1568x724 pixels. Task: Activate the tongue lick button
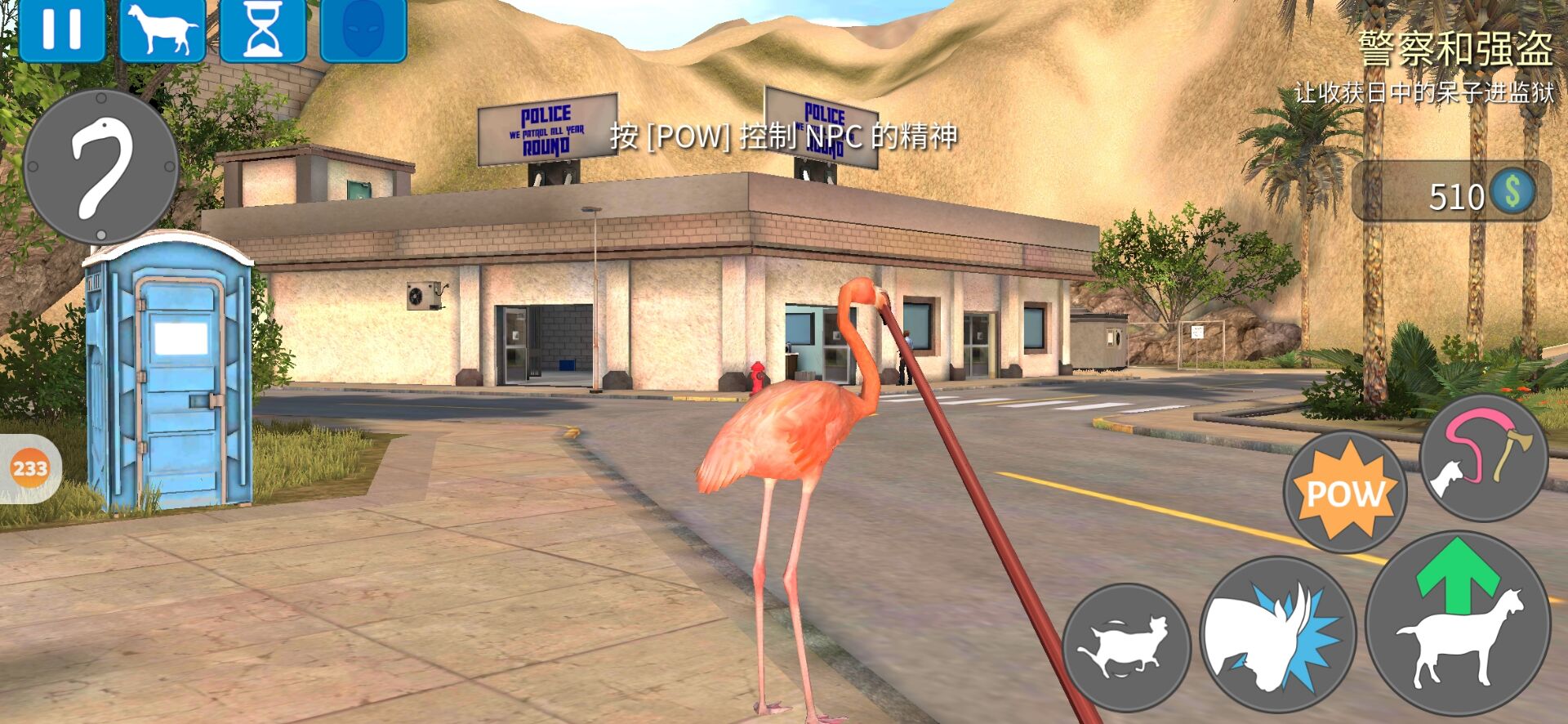pos(1483,458)
